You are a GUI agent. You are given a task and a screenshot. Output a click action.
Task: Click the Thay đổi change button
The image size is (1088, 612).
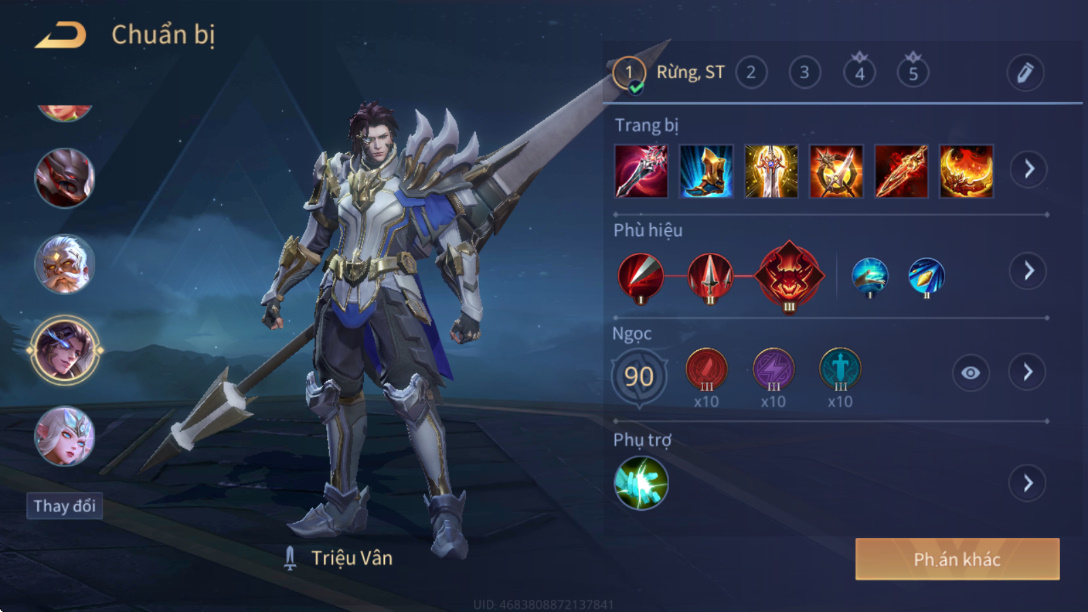(65, 505)
